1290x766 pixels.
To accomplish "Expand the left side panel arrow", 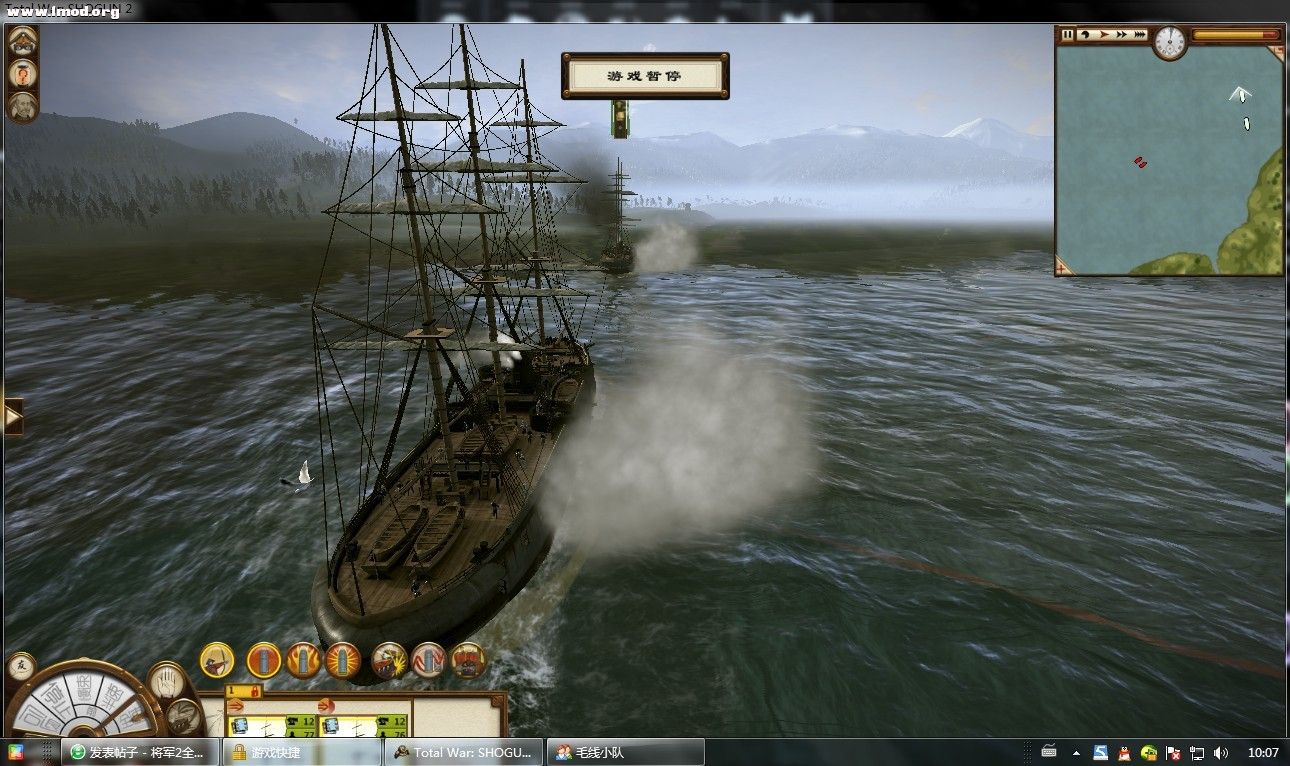I will [x=13, y=416].
